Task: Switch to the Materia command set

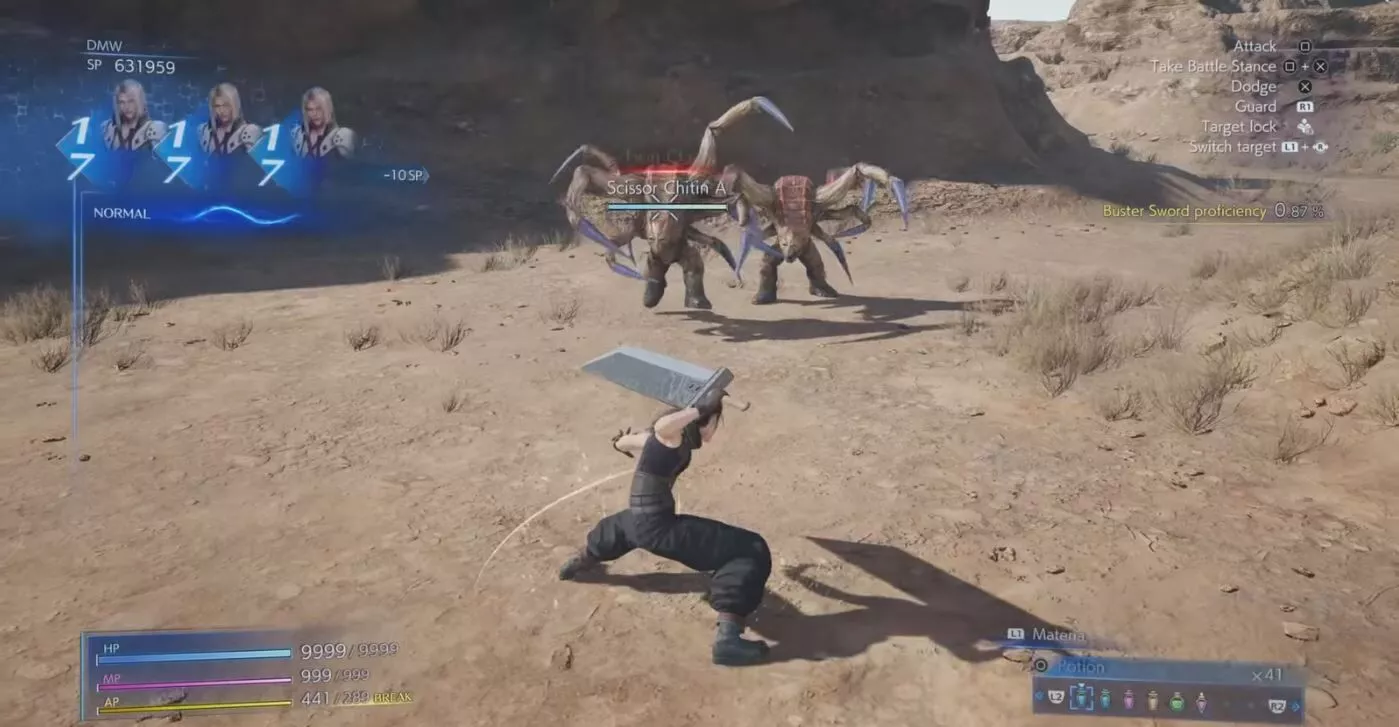Action: point(1058,634)
